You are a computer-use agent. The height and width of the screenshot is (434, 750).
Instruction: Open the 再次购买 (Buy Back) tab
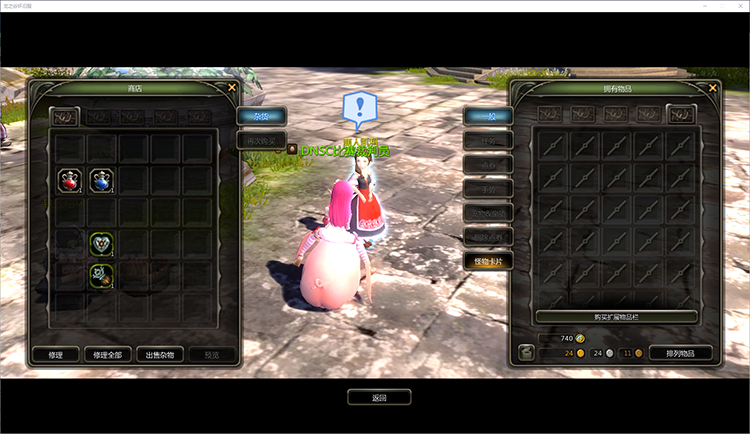click(x=261, y=141)
